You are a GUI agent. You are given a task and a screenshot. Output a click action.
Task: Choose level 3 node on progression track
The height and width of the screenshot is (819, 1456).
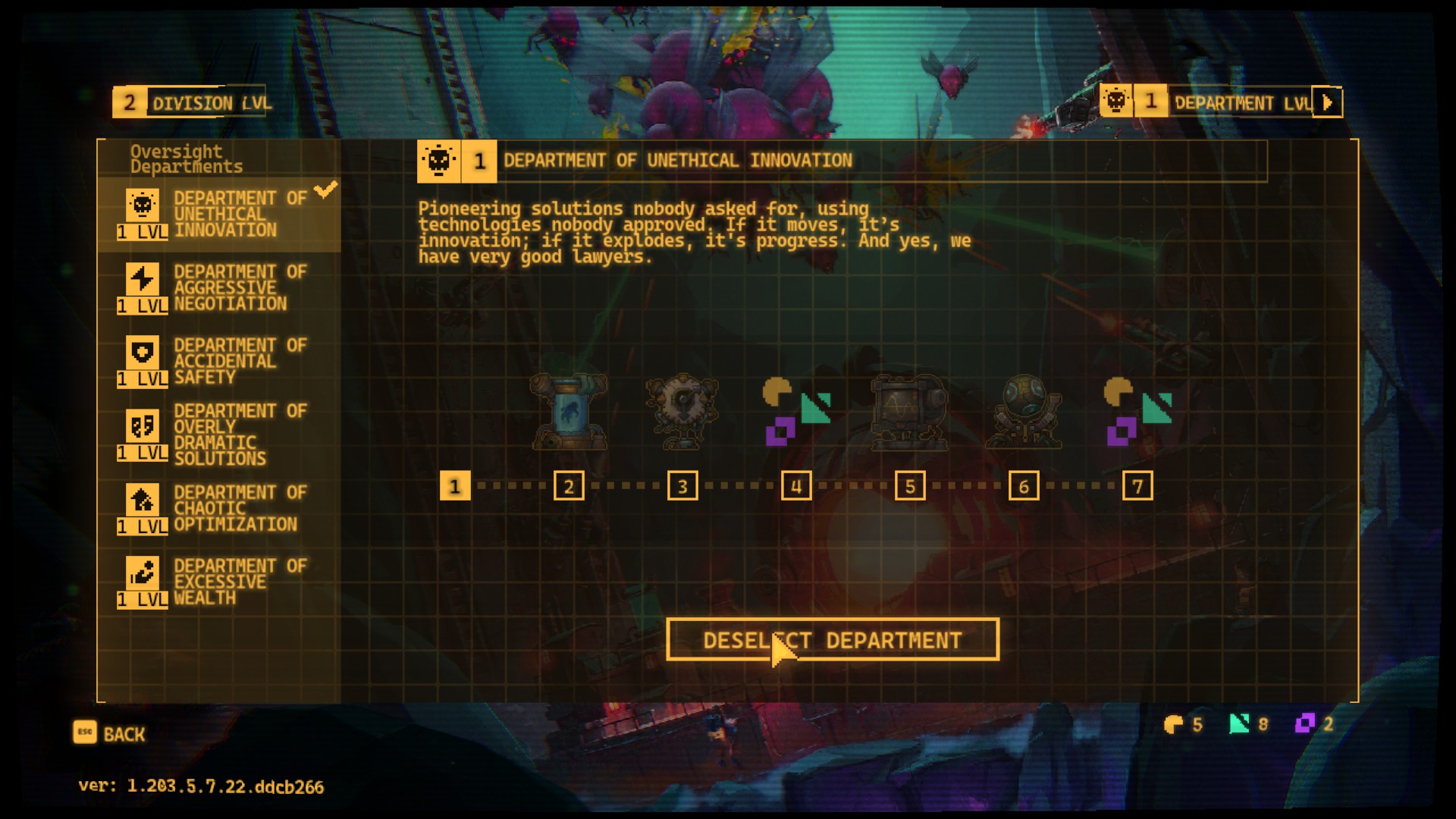click(682, 486)
